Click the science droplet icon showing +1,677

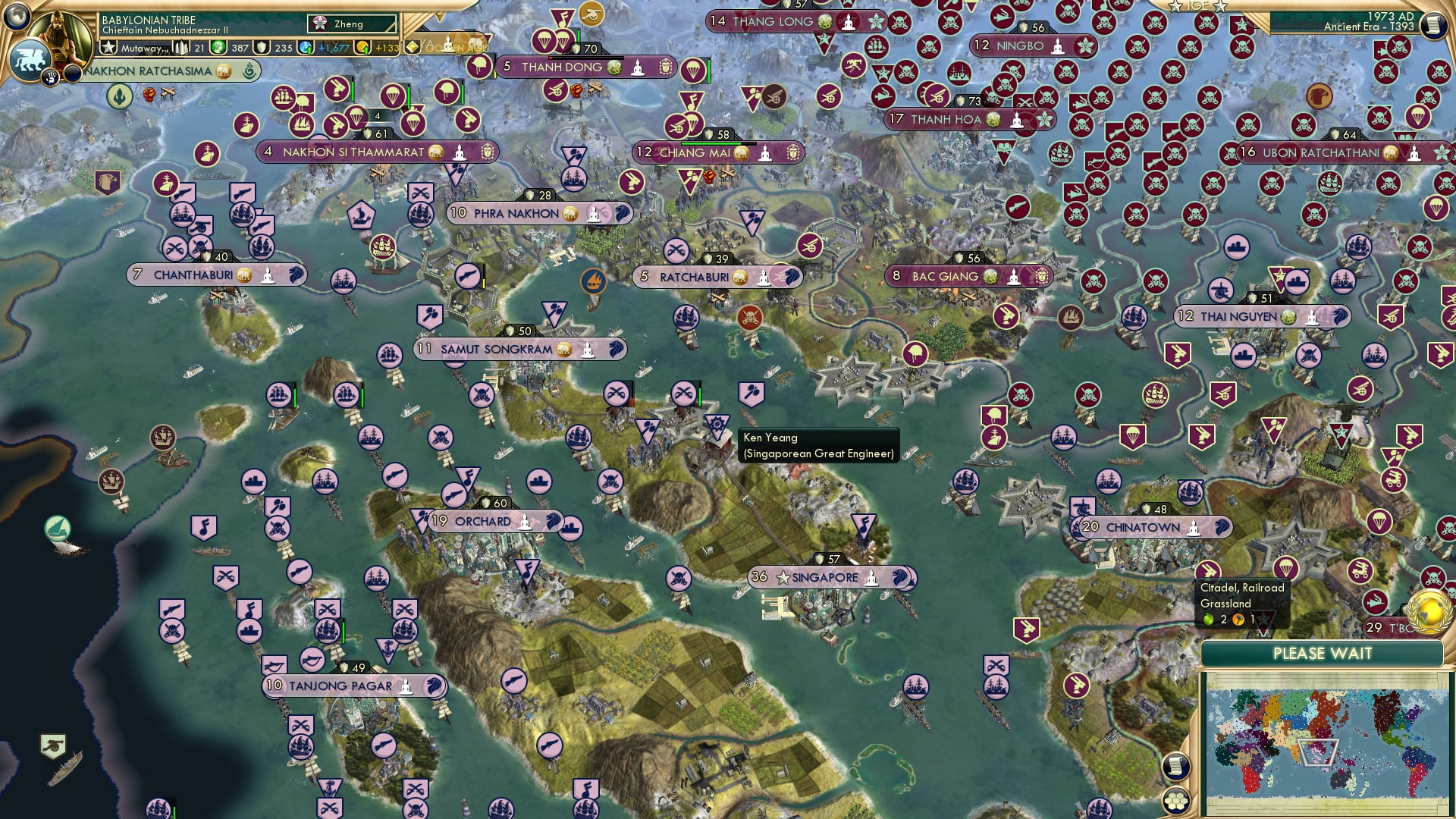306,47
